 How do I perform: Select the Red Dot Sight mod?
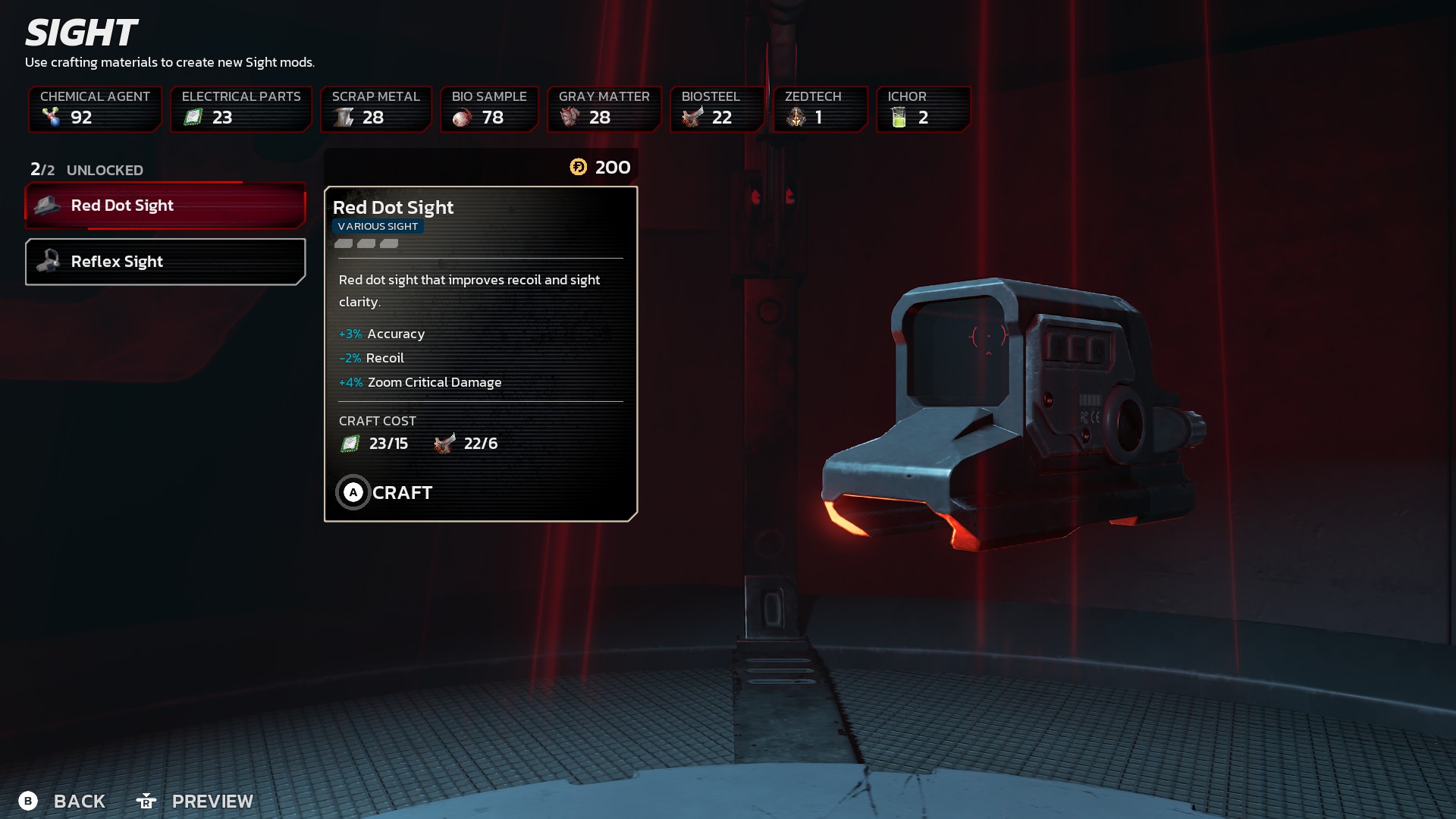point(165,206)
